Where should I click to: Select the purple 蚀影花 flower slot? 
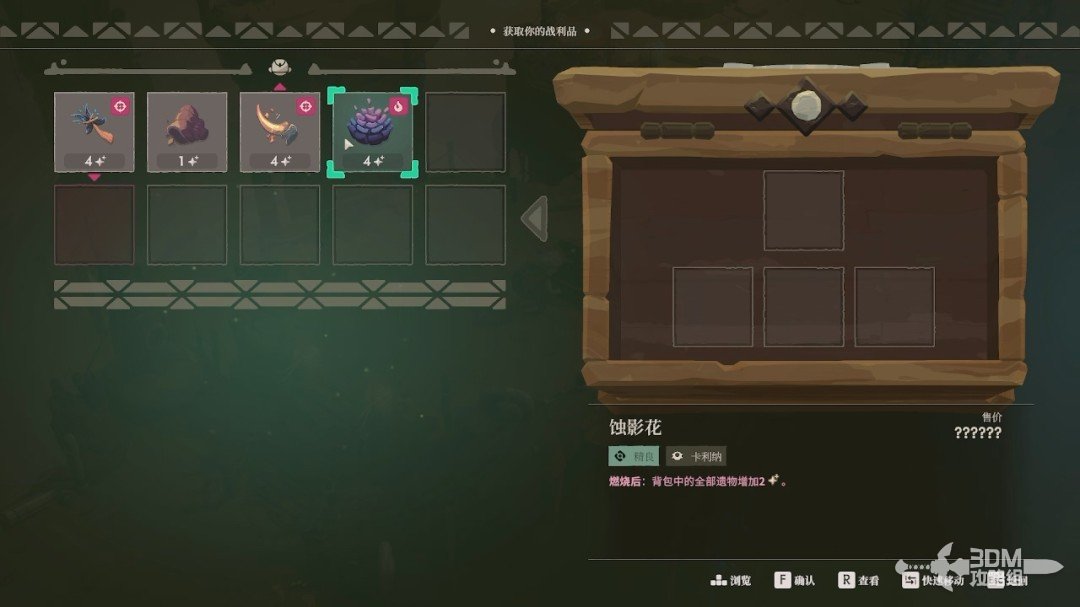click(373, 132)
